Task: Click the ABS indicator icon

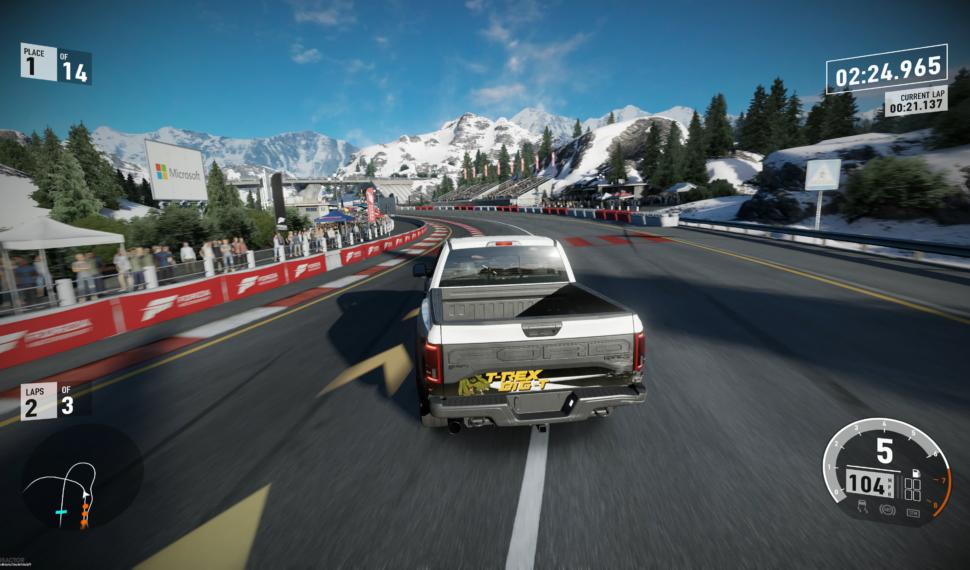Action: click(x=886, y=508)
